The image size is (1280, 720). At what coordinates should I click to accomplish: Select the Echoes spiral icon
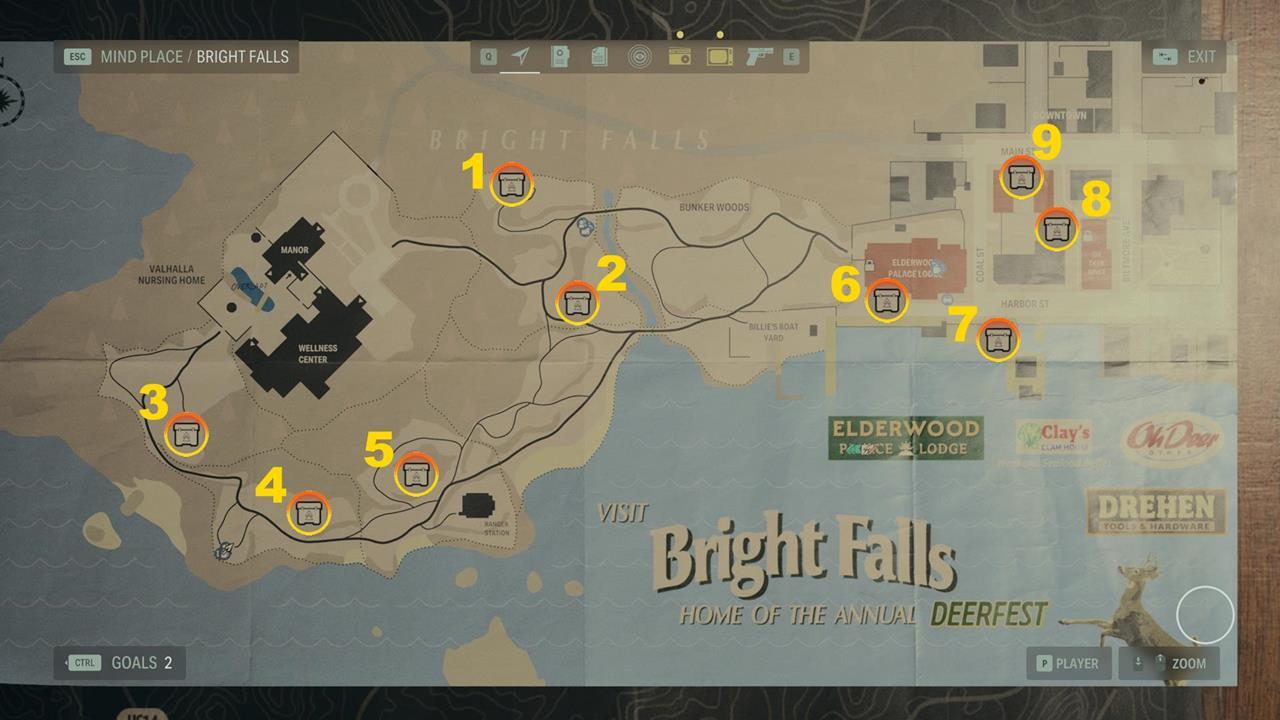coord(641,57)
